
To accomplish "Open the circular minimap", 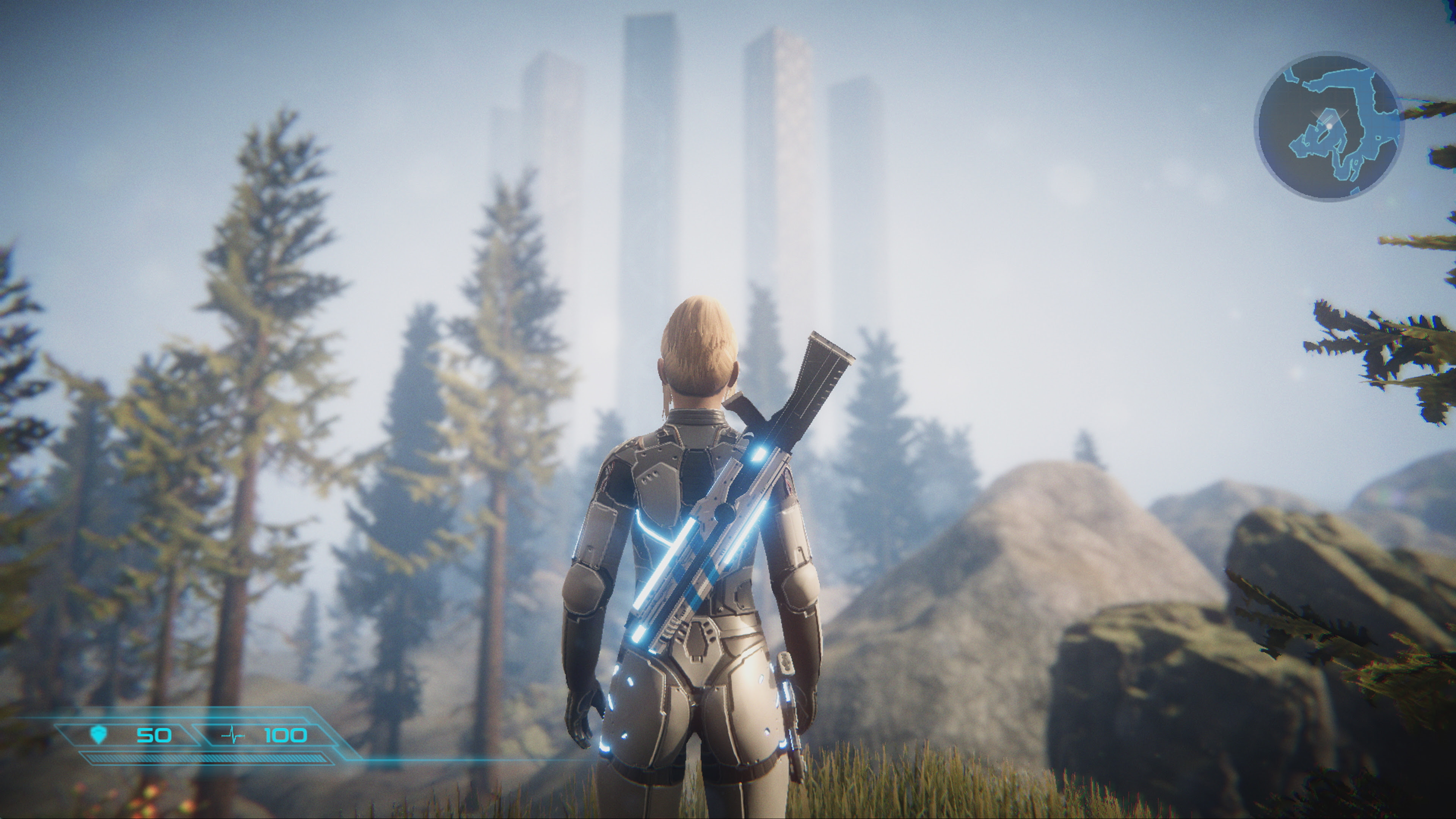I will point(1328,127).
